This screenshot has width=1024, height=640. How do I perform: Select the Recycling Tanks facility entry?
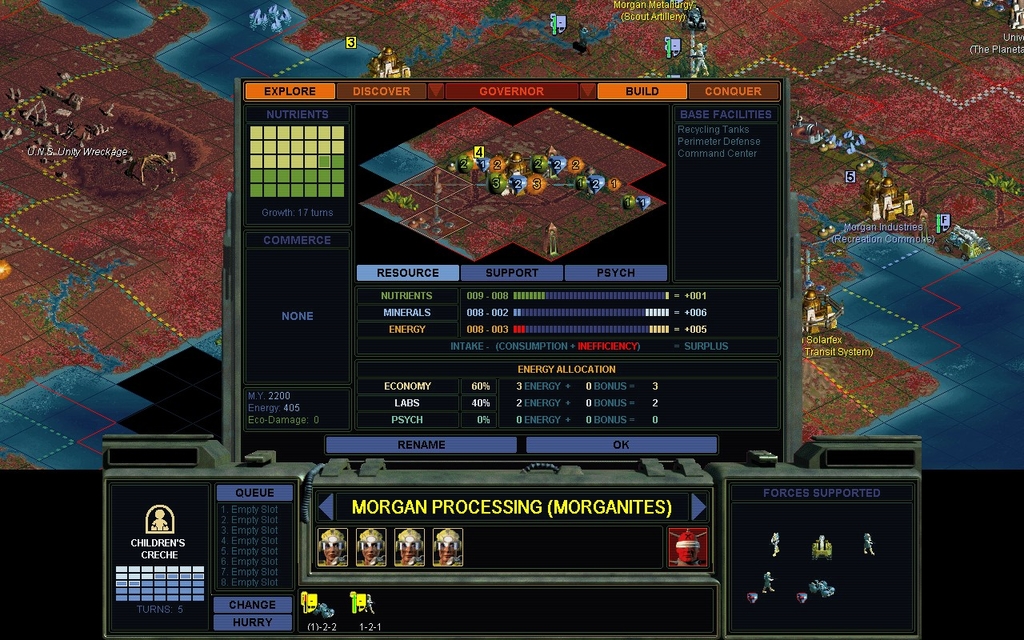713,130
